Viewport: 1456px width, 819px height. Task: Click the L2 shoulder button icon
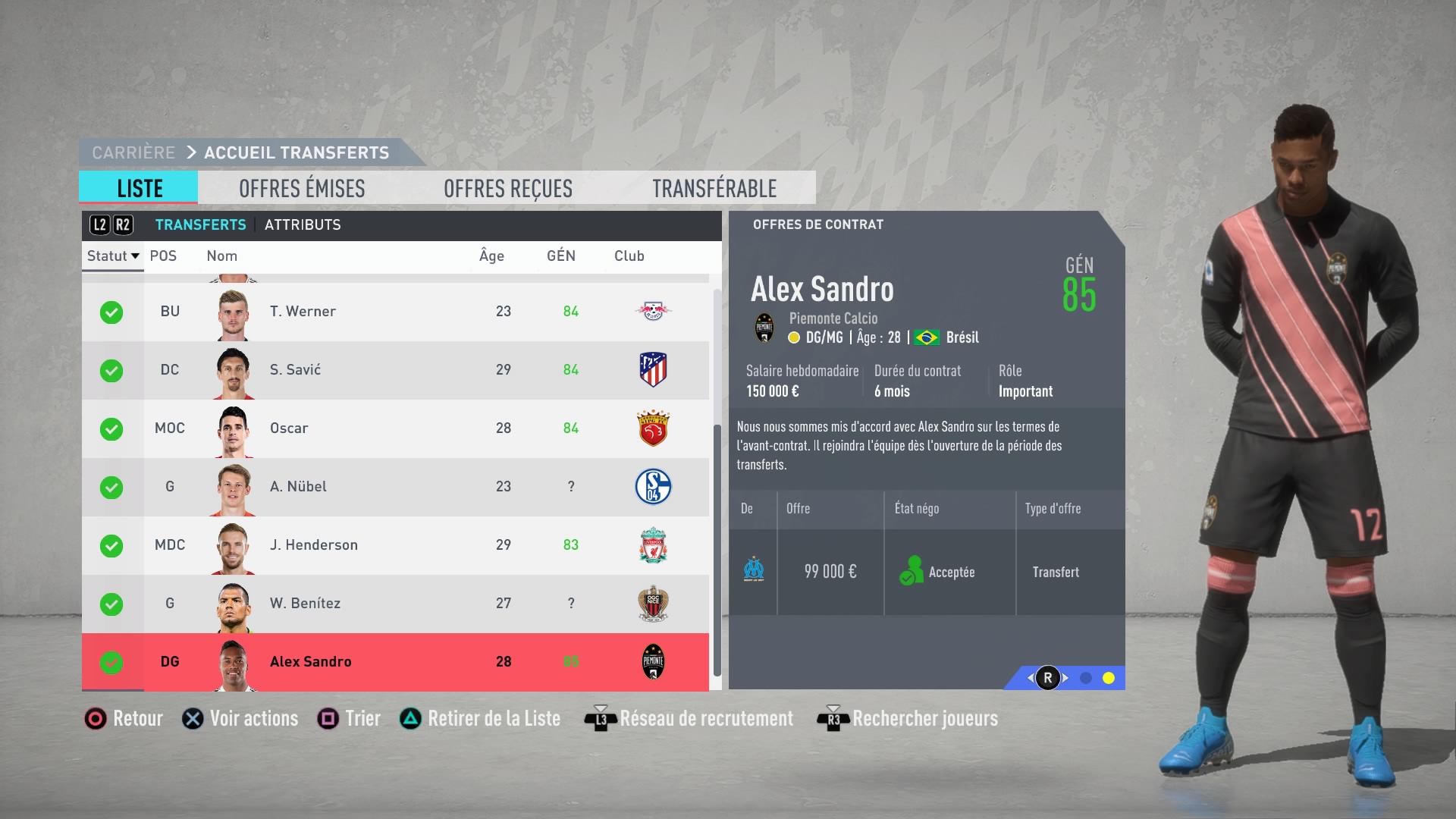tap(99, 224)
